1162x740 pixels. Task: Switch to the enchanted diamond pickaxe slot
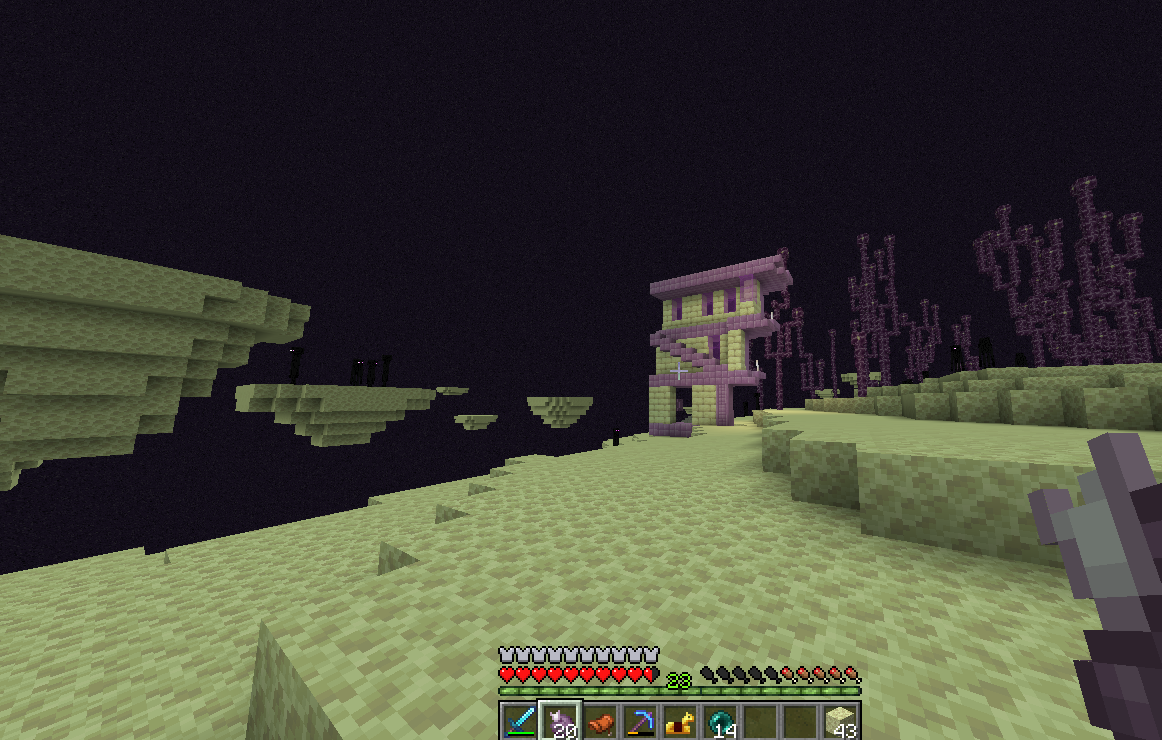pos(640,721)
